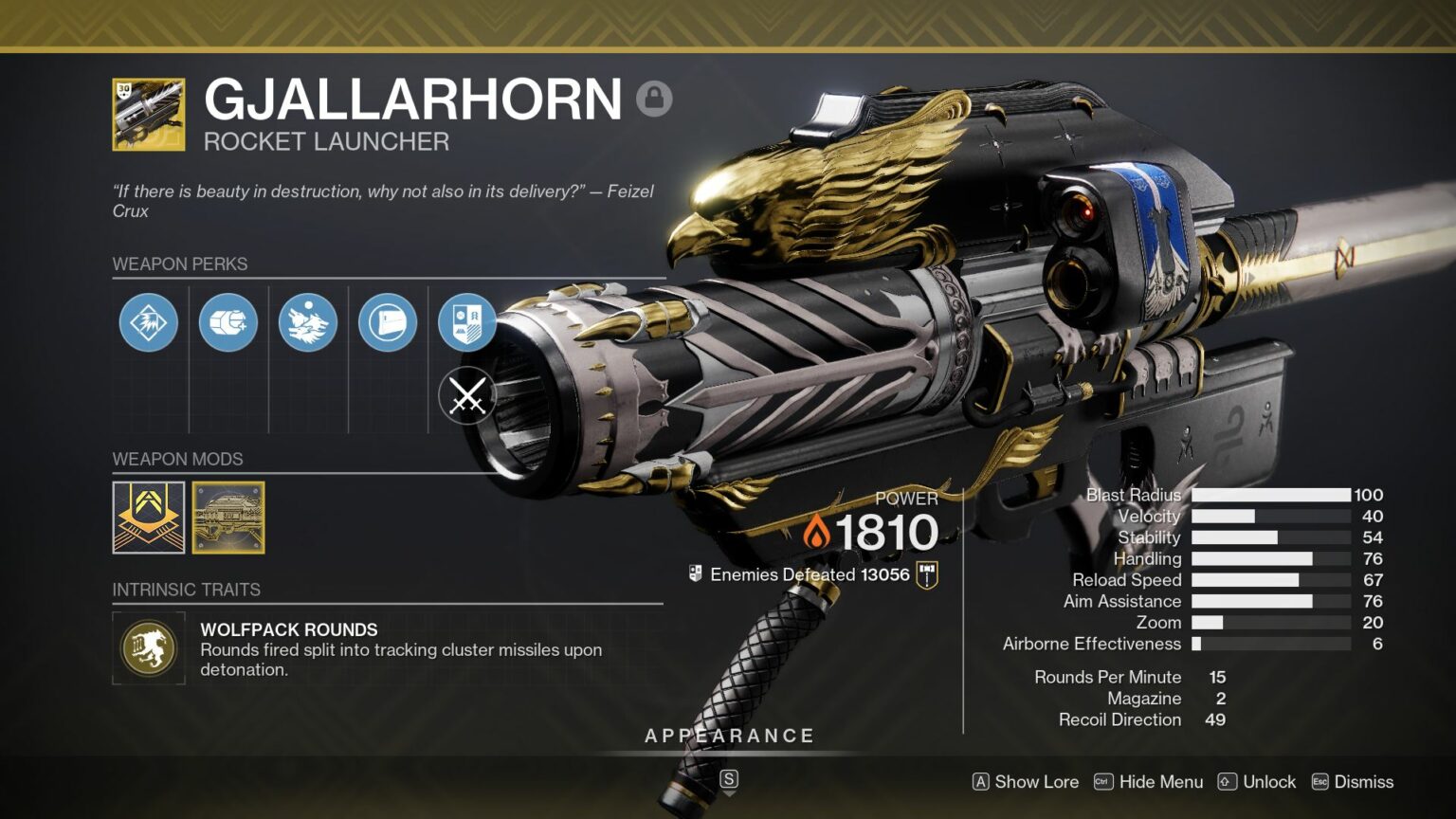Toggle the equipped gold weapon ornament mod
The image size is (1456, 819).
[227, 518]
